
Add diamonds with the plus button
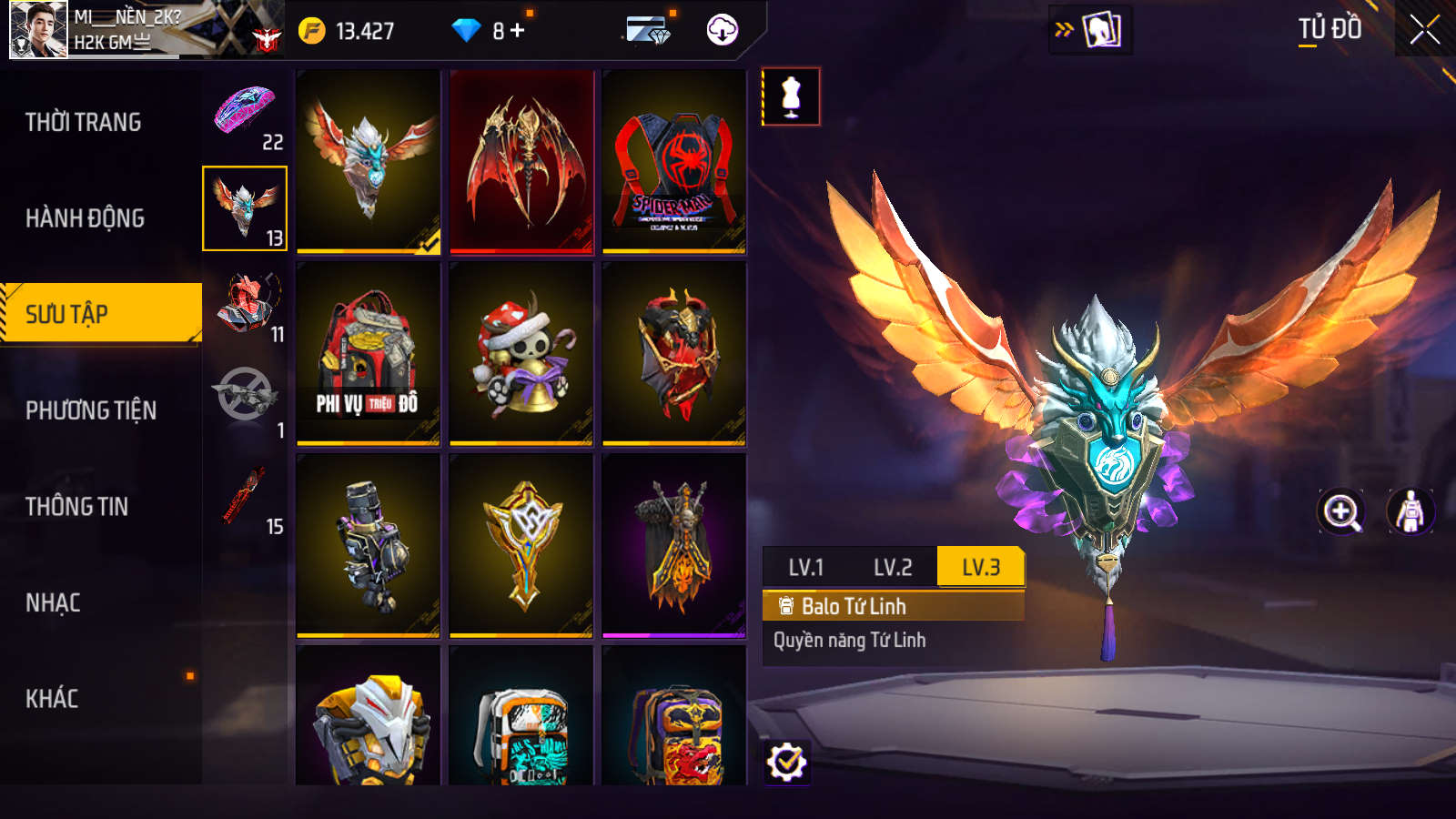518,31
